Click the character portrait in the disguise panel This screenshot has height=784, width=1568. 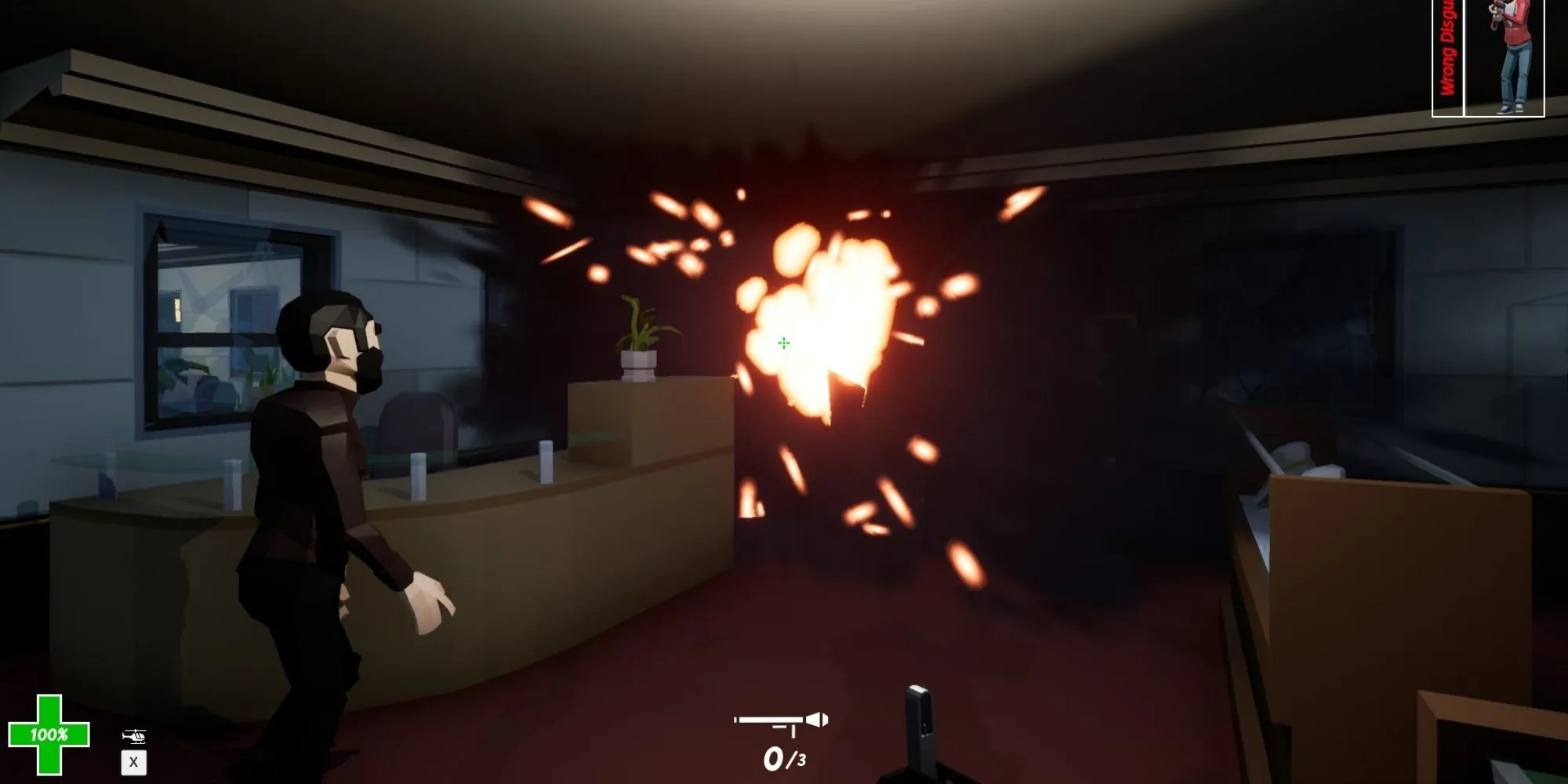point(1512,55)
